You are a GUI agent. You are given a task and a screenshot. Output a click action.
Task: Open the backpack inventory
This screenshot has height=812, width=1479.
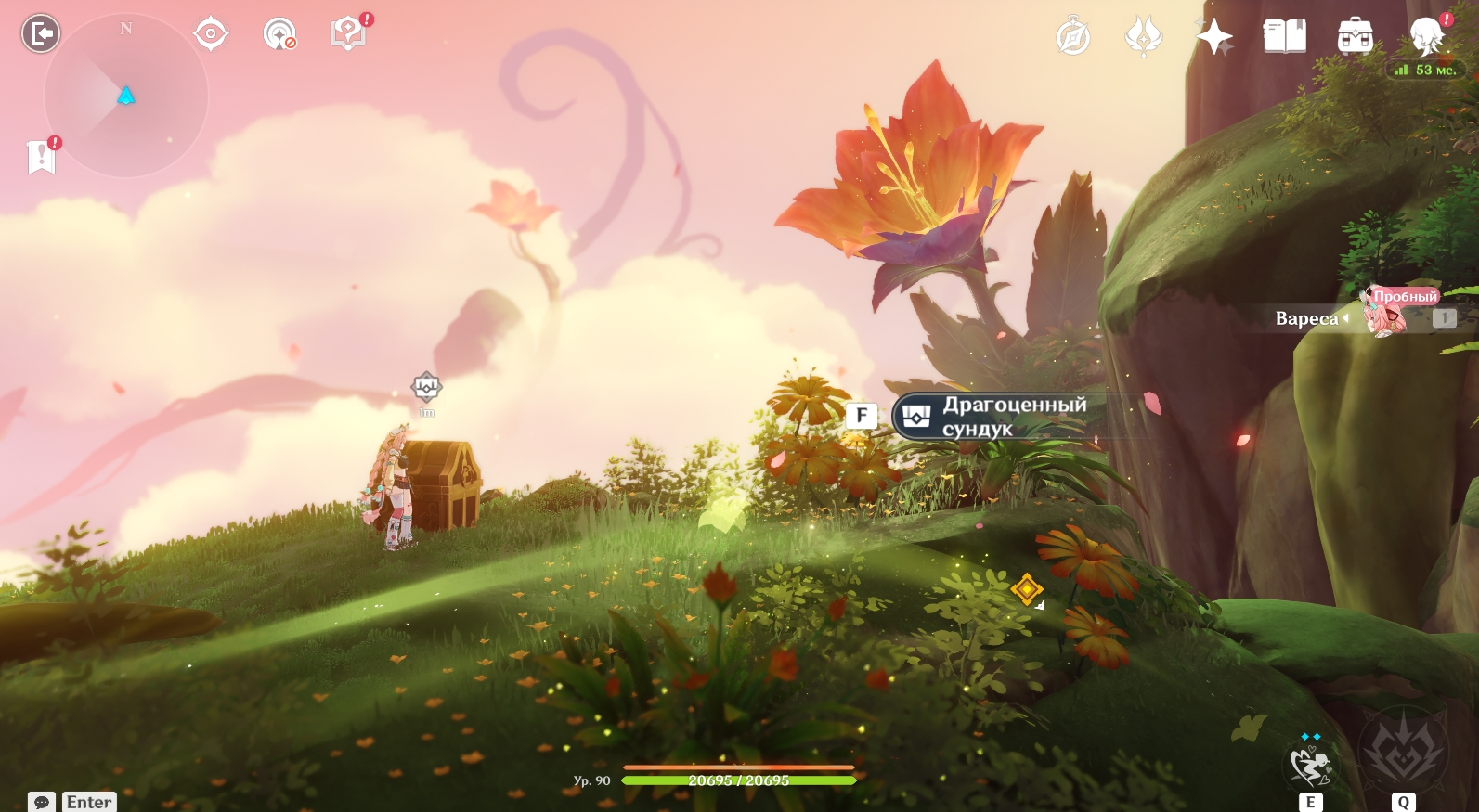[1356, 37]
